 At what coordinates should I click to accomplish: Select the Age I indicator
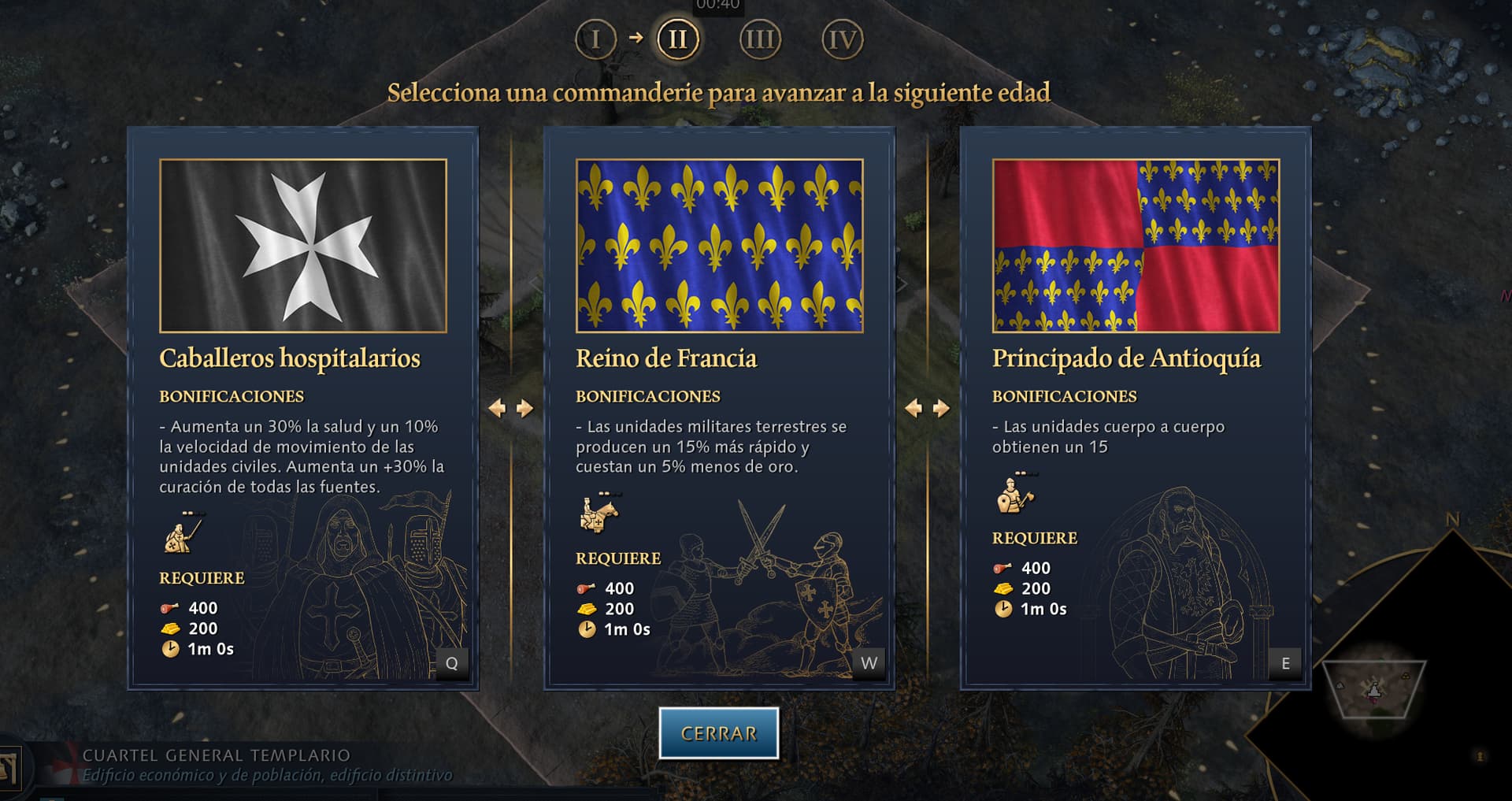point(595,39)
